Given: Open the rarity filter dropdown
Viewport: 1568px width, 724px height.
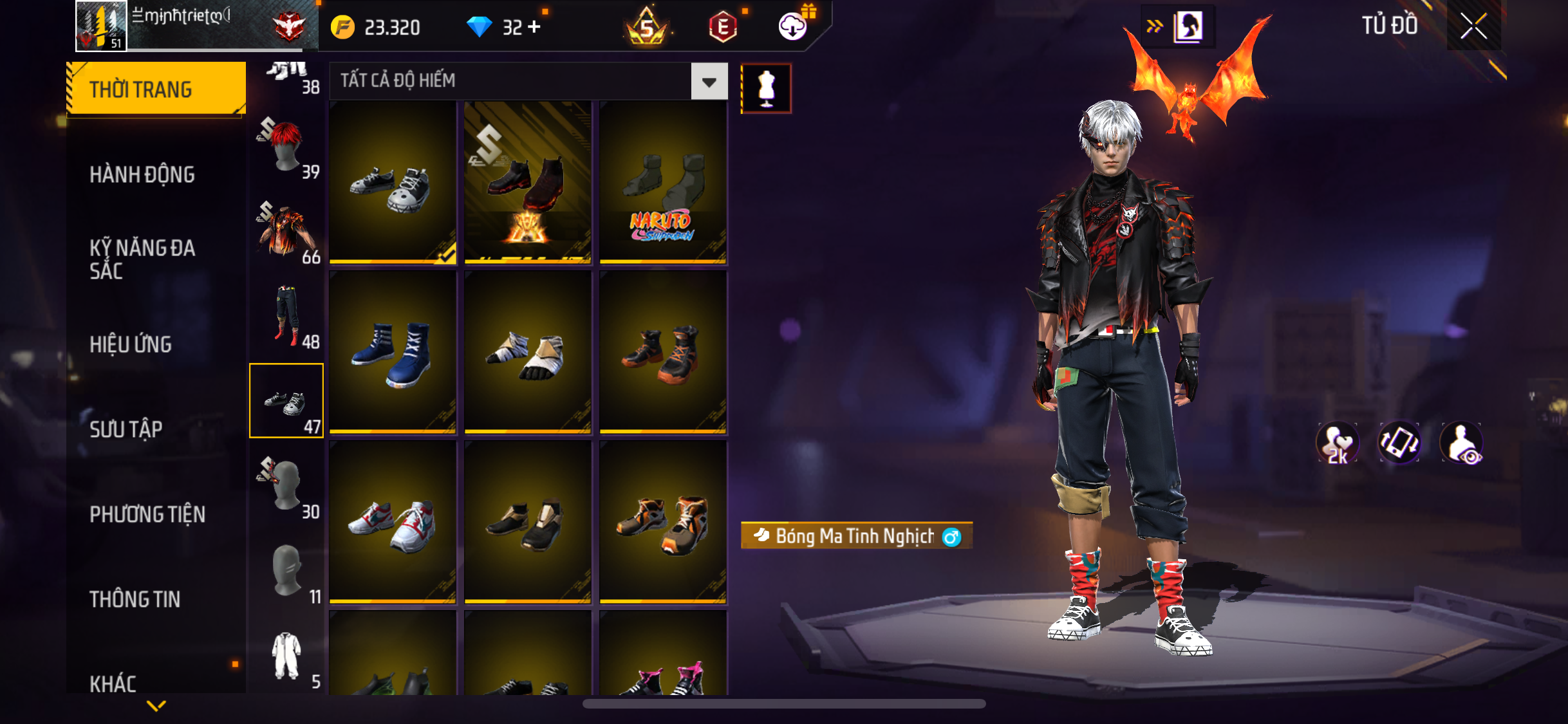Looking at the screenshot, I should 709,82.
